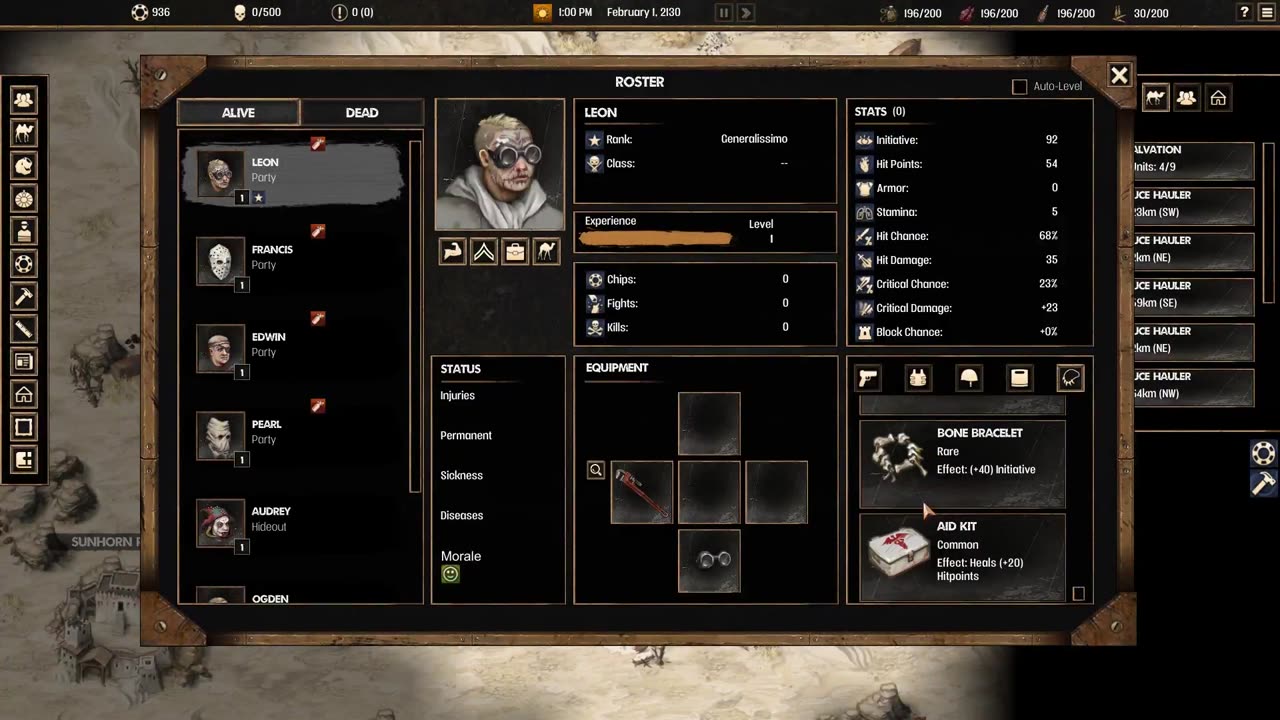This screenshot has width=1280, height=720.
Task: Open the main hamburger menu
Action: coord(1267,13)
